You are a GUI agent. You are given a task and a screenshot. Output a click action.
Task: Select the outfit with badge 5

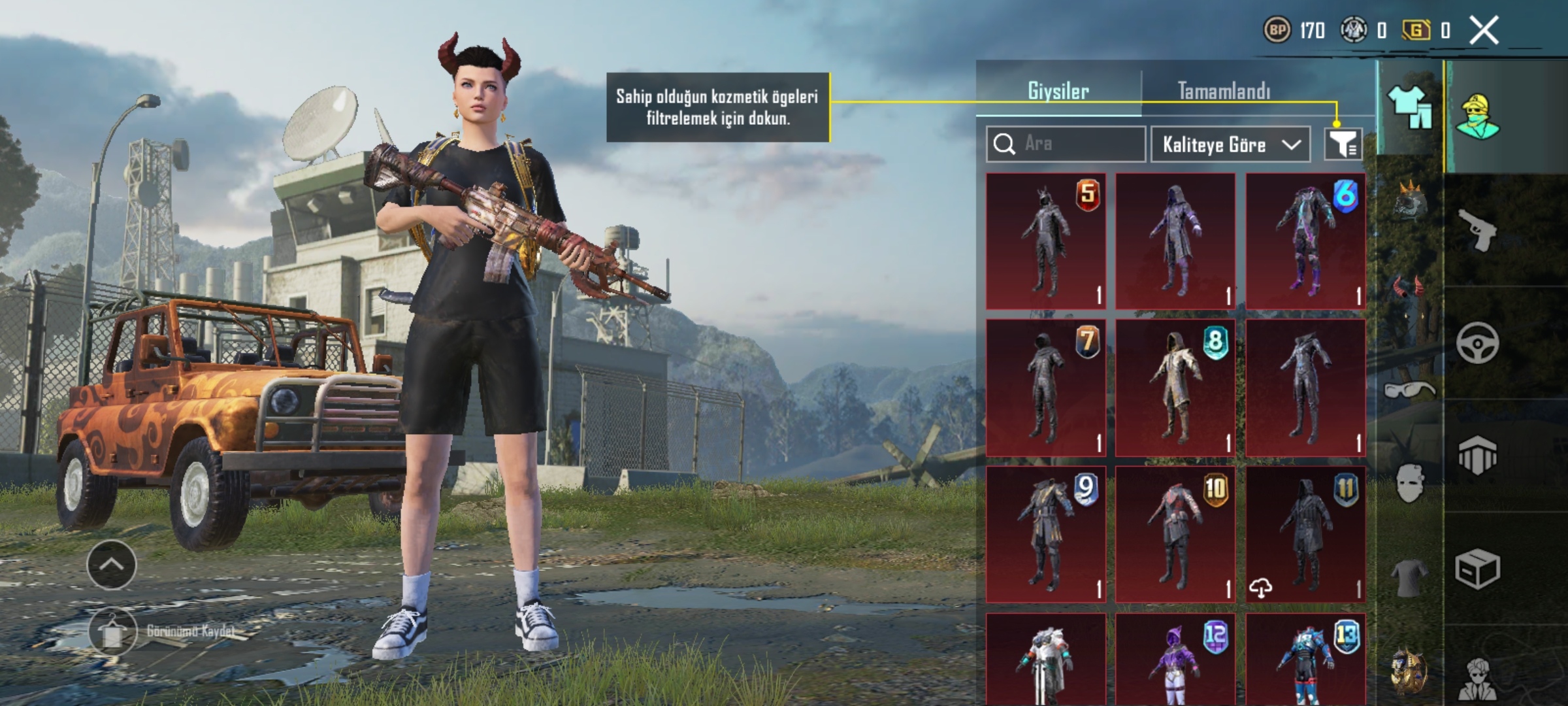[1045, 241]
